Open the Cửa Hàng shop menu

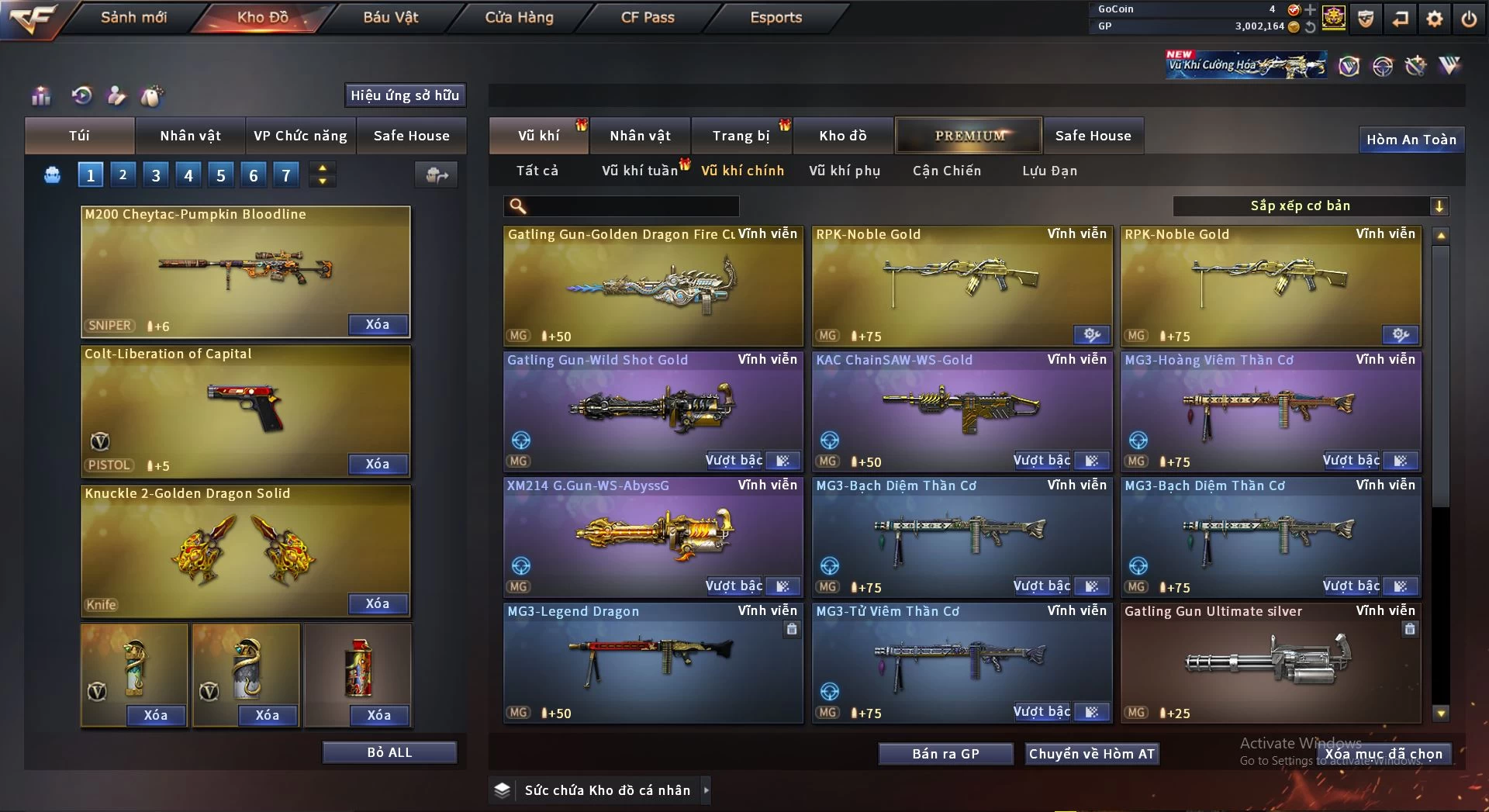coord(519,17)
